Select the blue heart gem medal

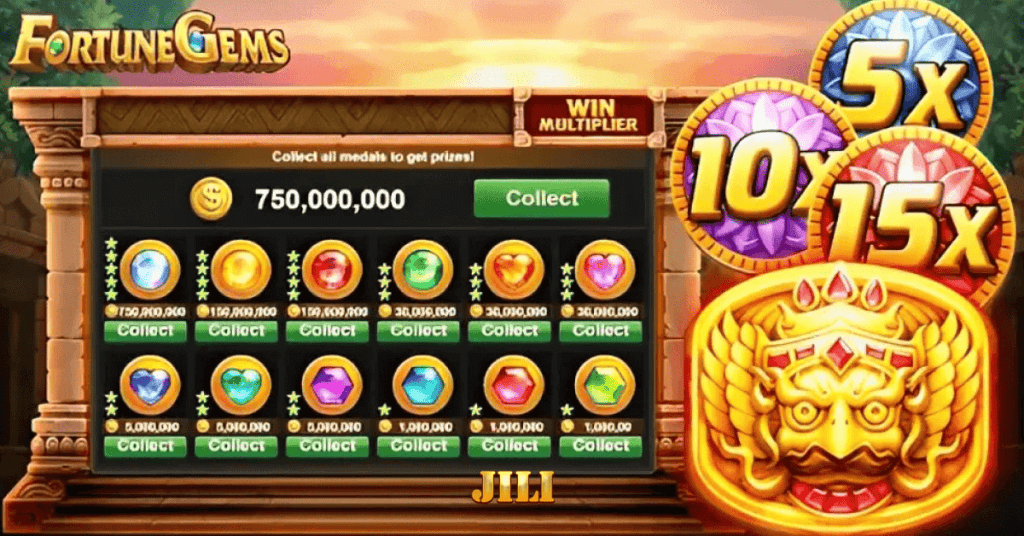point(149,384)
